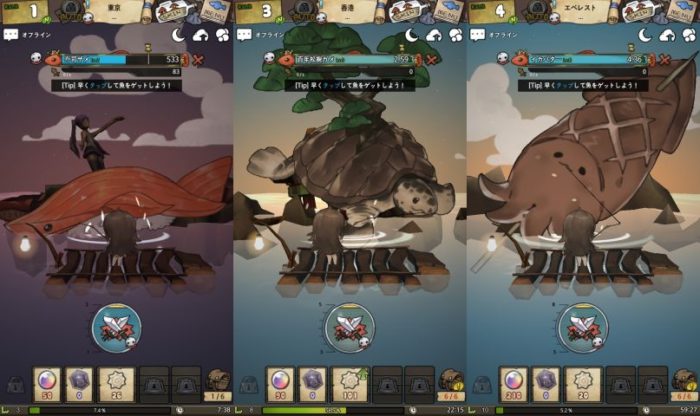
Task: Tap the crossed knives button in Everest panel
Action: tap(584, 325)
